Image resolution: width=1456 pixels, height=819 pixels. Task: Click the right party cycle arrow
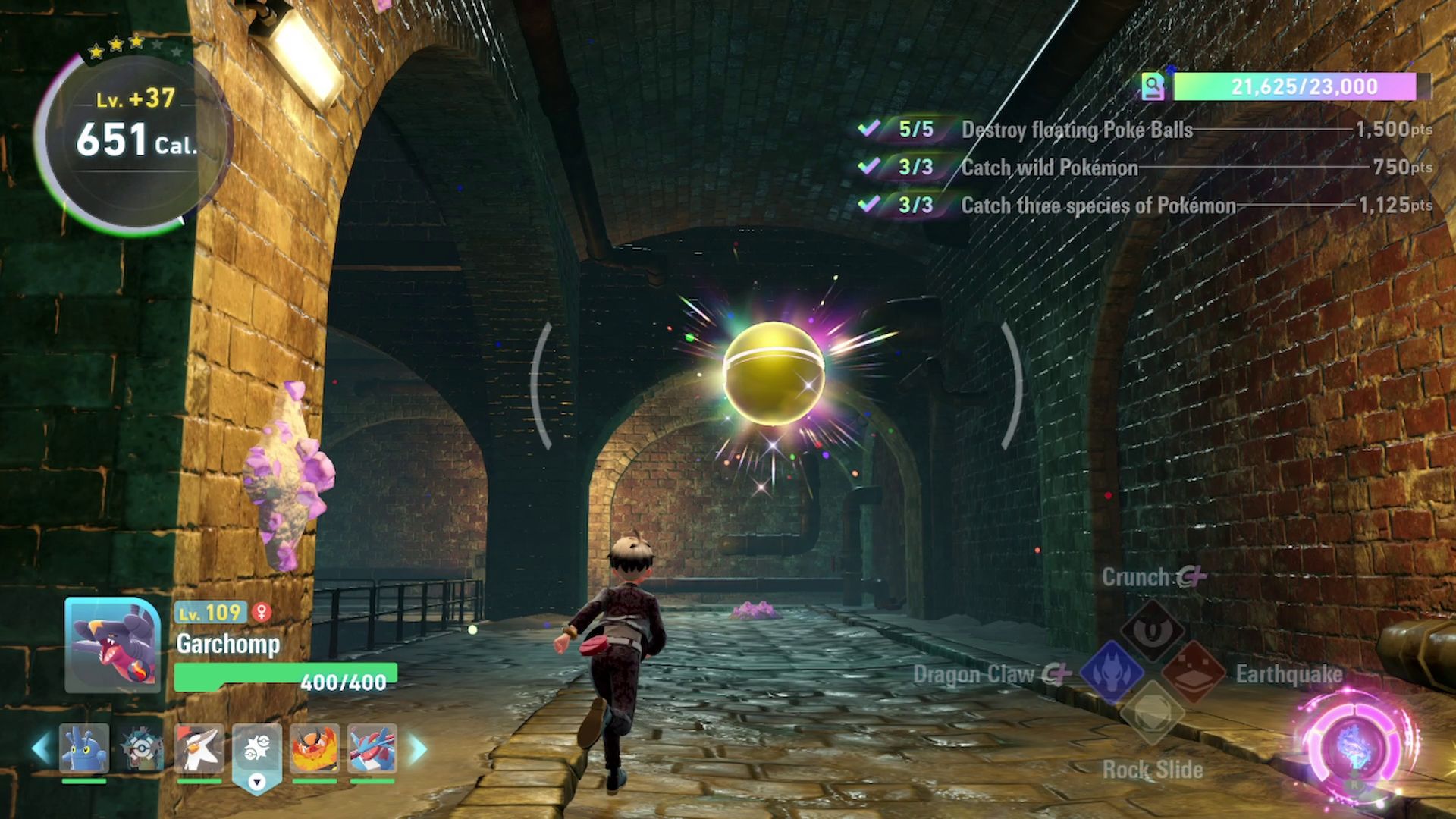click(x=418, y=748)
